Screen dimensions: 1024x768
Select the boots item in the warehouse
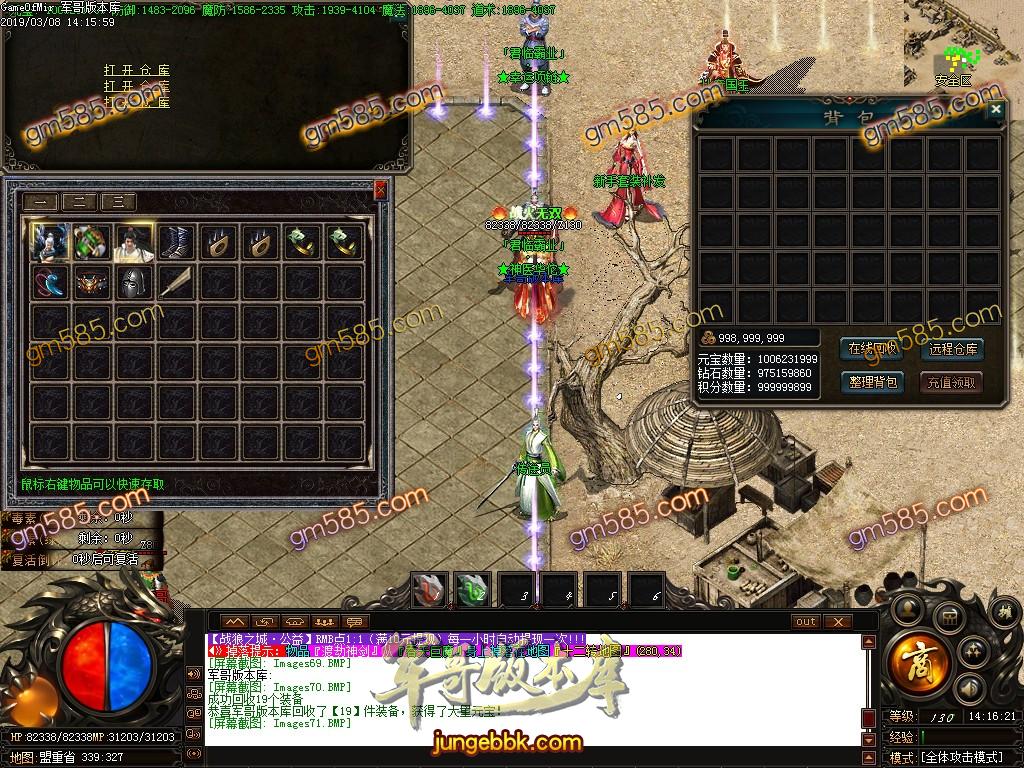point(176,243)
